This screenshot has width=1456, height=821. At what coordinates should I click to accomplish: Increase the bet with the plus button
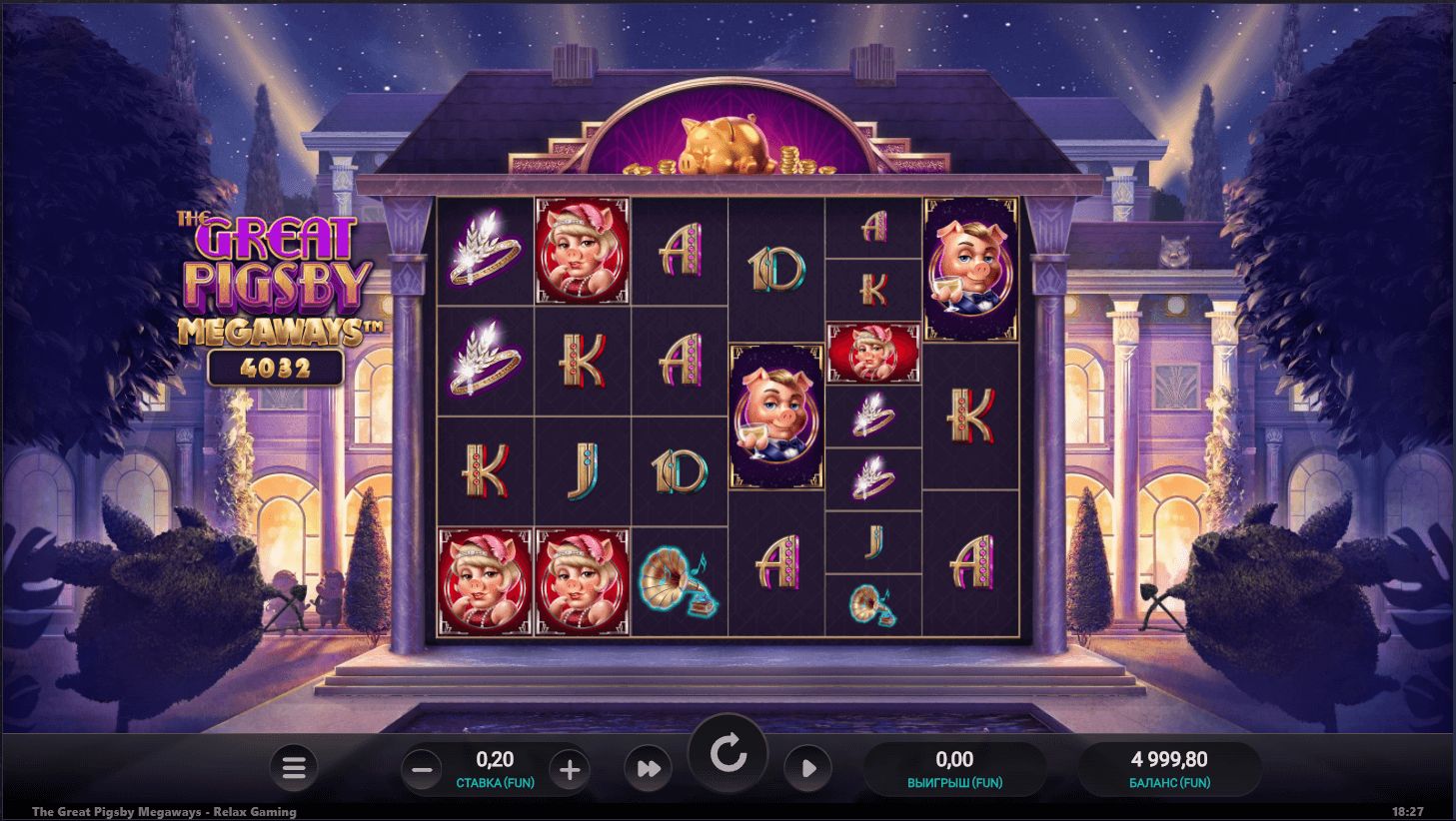coord(570,769)
